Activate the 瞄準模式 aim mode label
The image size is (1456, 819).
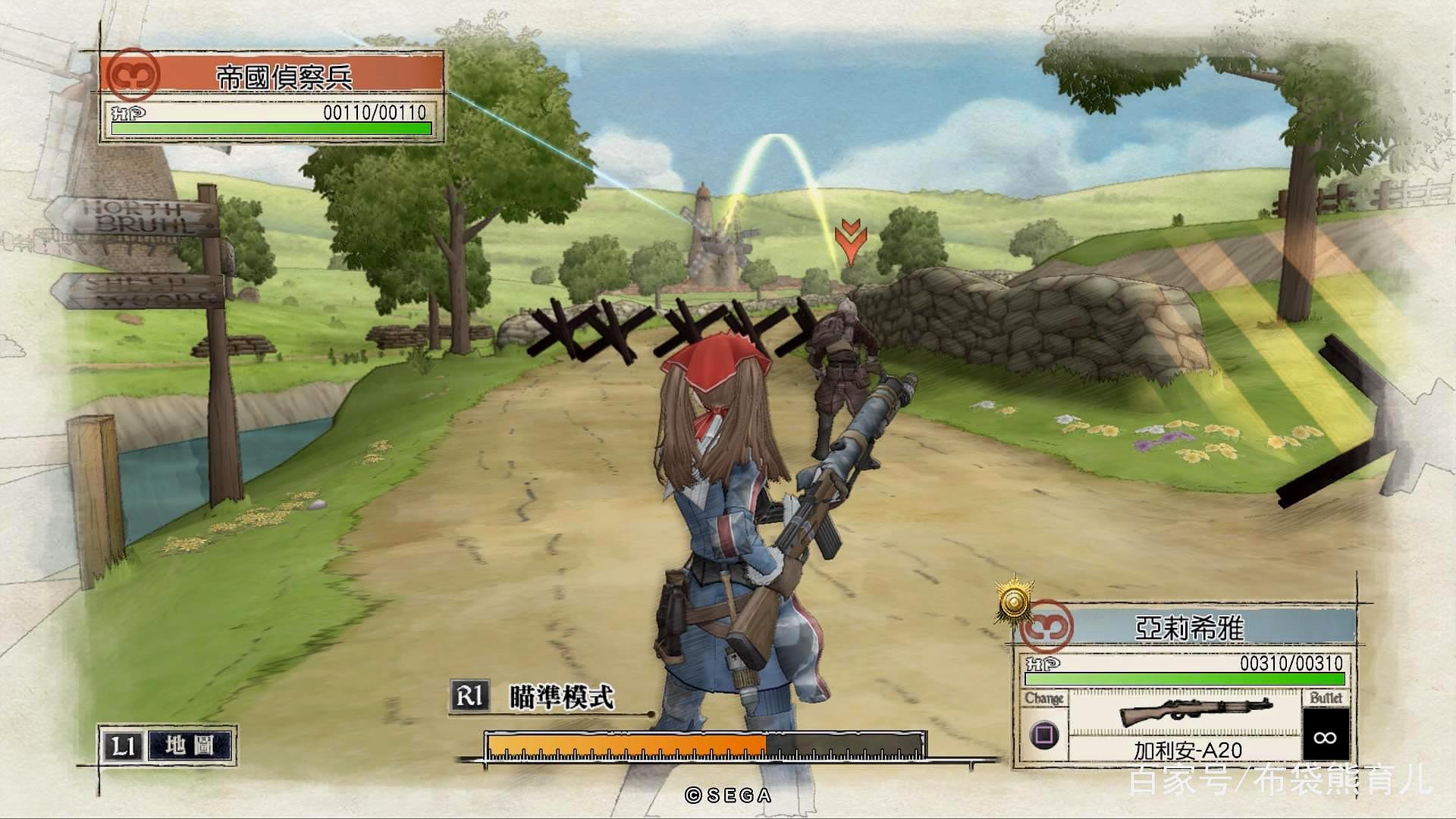click(560, 696)
